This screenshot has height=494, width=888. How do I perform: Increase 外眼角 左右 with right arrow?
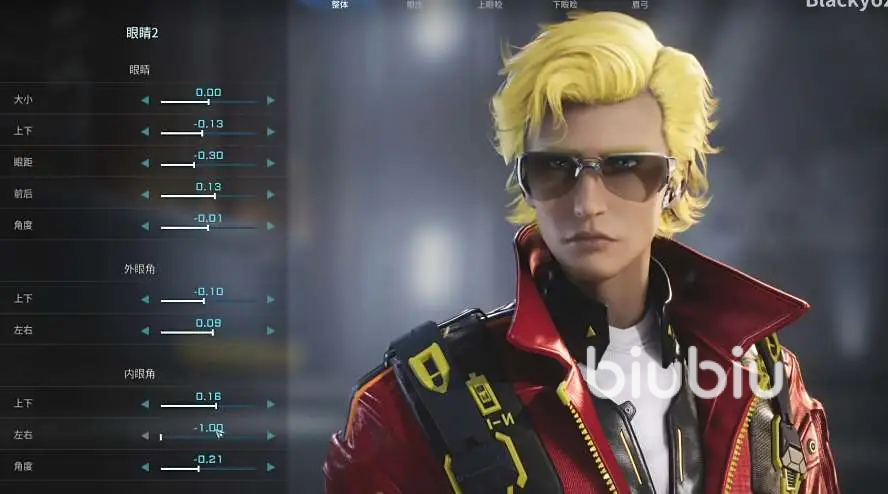tap(270, 331)
